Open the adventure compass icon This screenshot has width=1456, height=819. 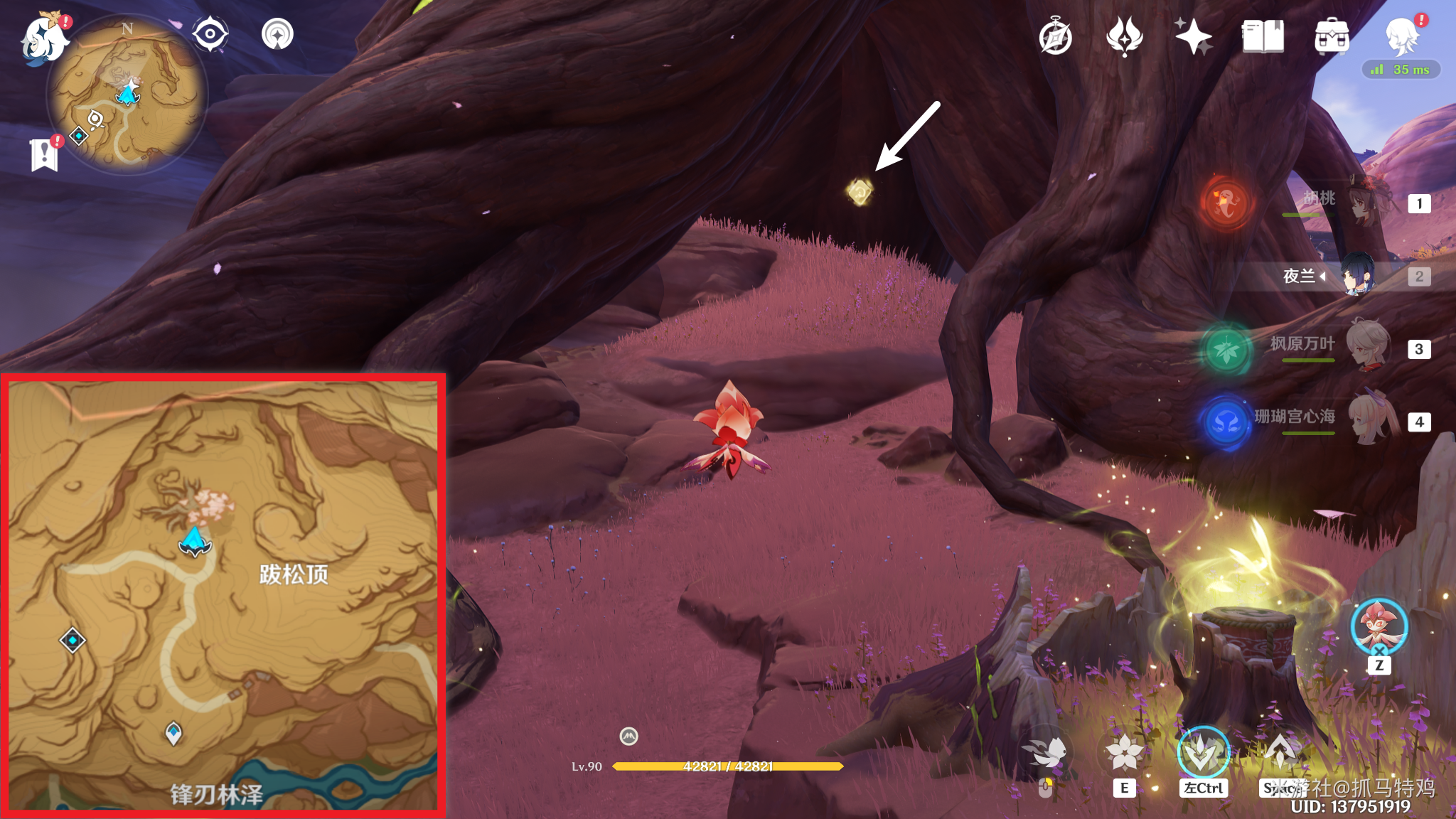click(x=1055, y=37)
